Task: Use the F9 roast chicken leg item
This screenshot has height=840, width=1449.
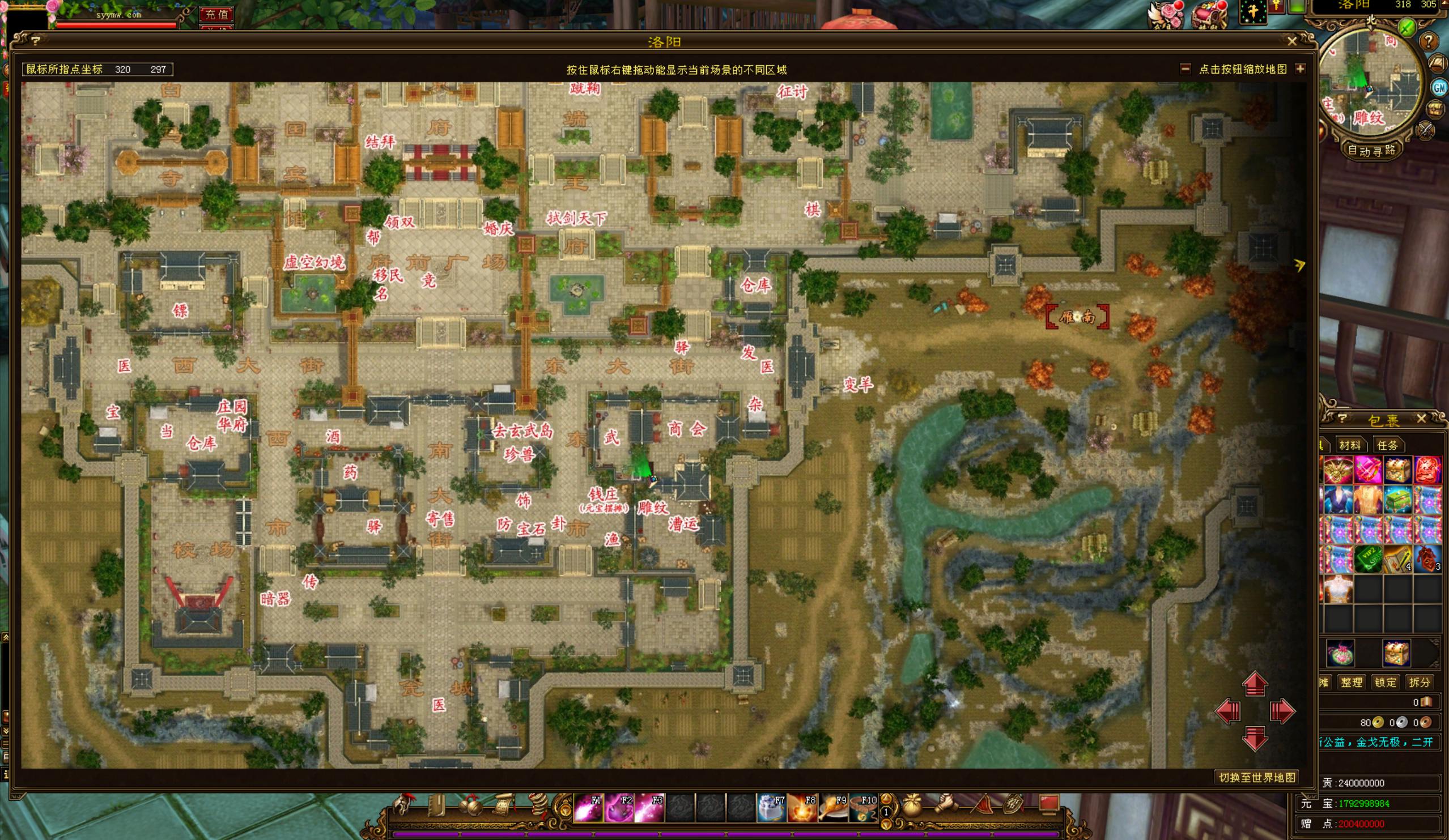Action: tap(832, 808)
